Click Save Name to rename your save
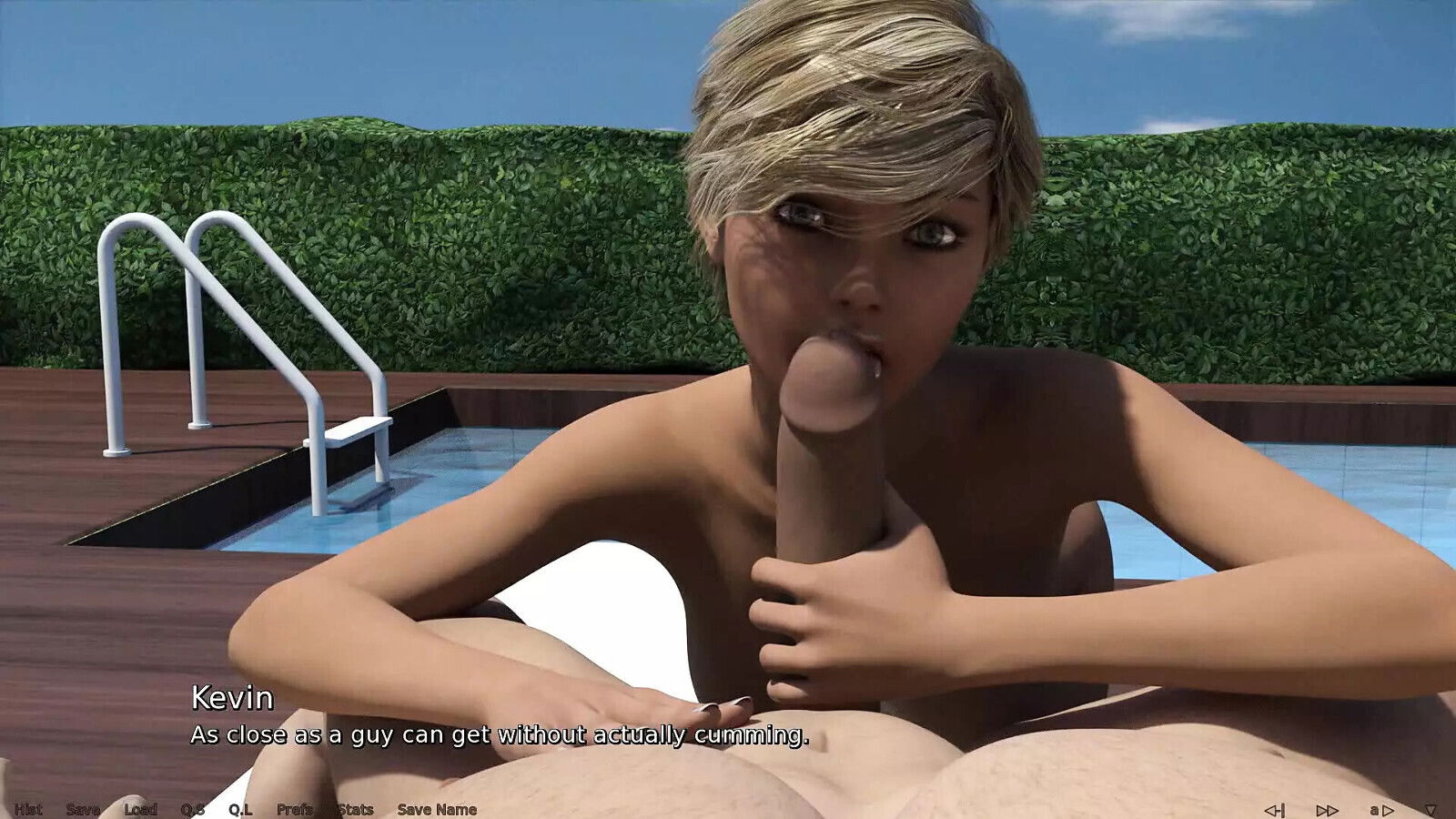This screenshot has width=1456, height=819. coord(440,809)
